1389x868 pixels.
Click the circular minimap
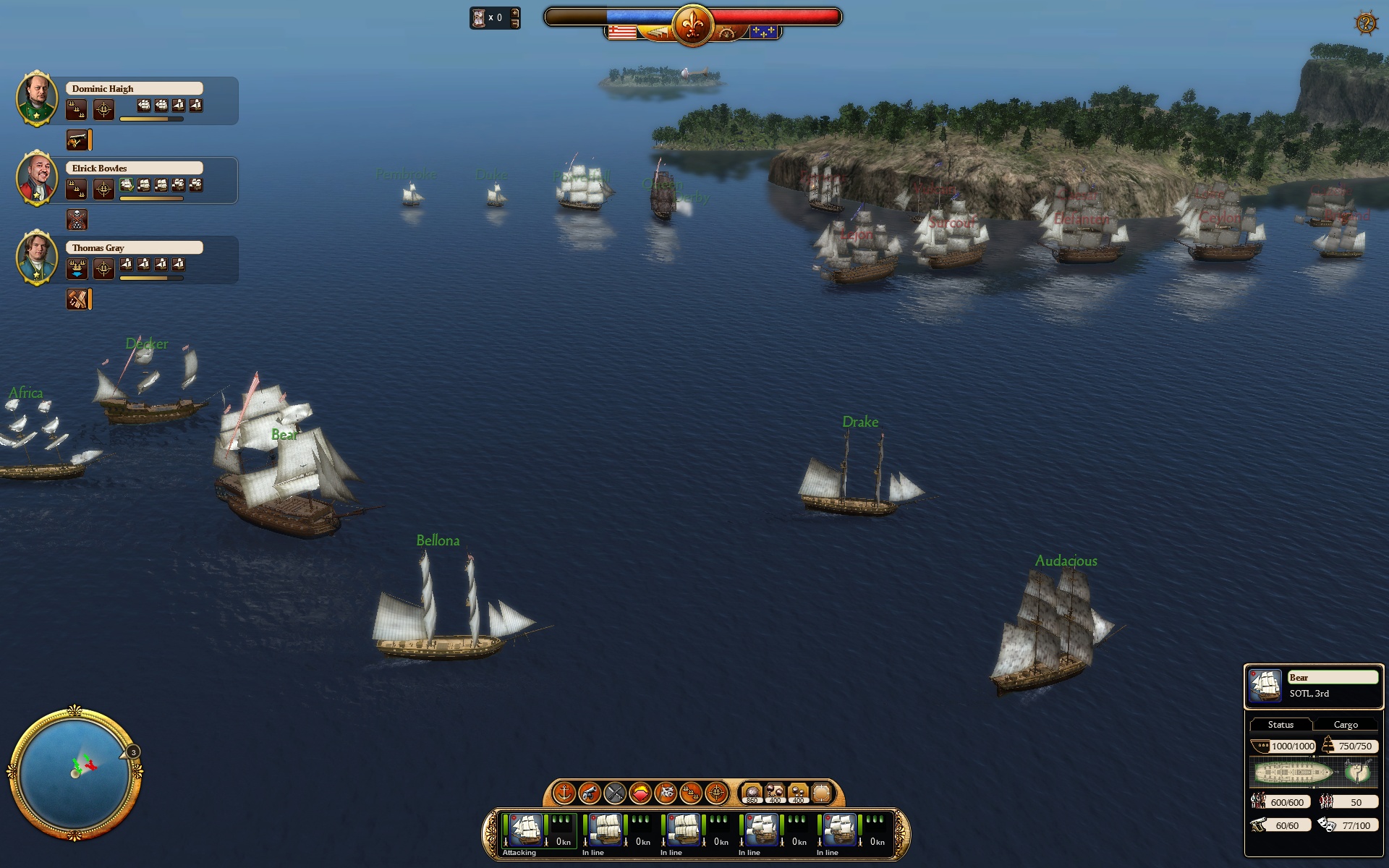tap(75, 773)
